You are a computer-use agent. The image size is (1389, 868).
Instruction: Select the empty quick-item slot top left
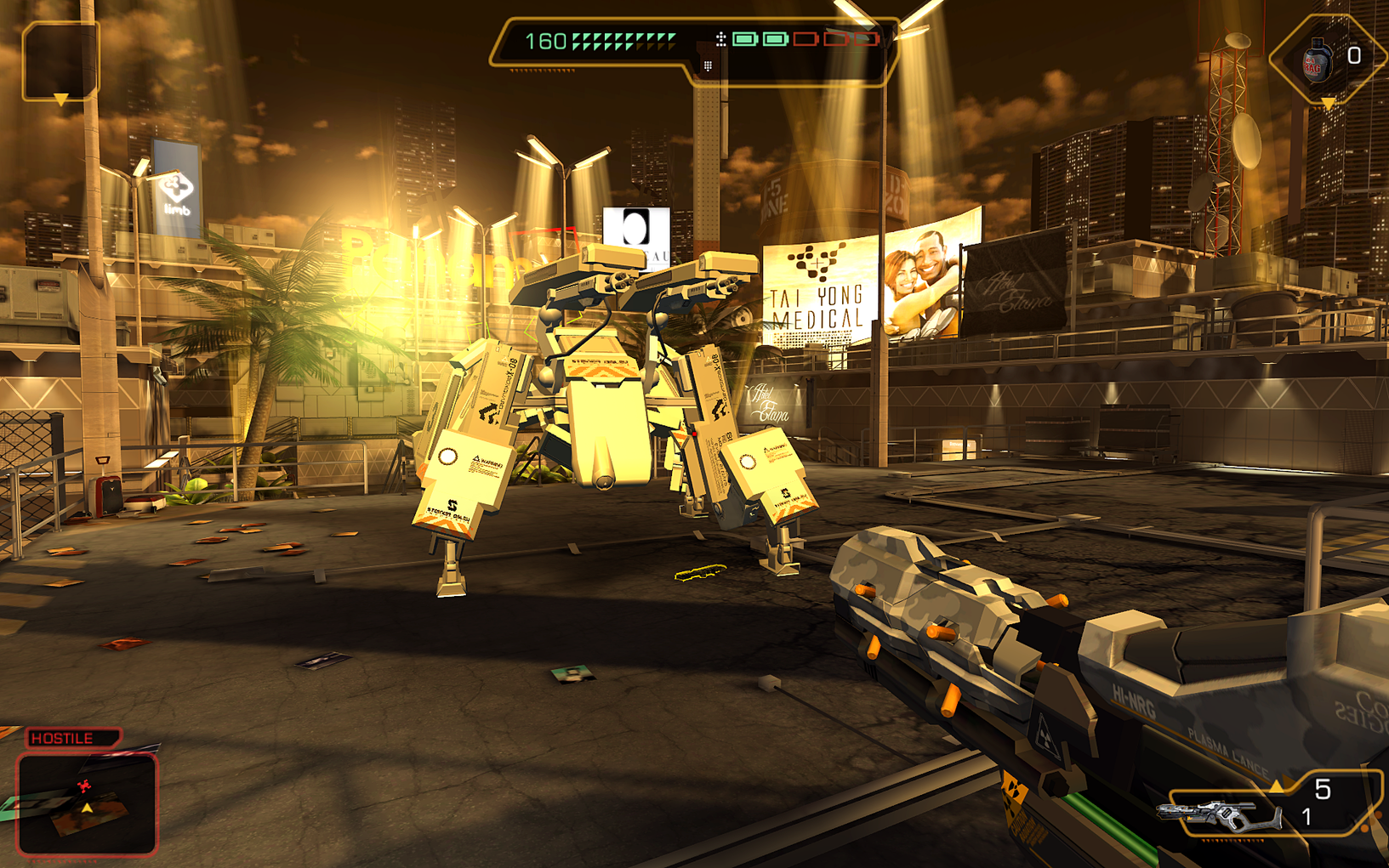tap(60, 61)
